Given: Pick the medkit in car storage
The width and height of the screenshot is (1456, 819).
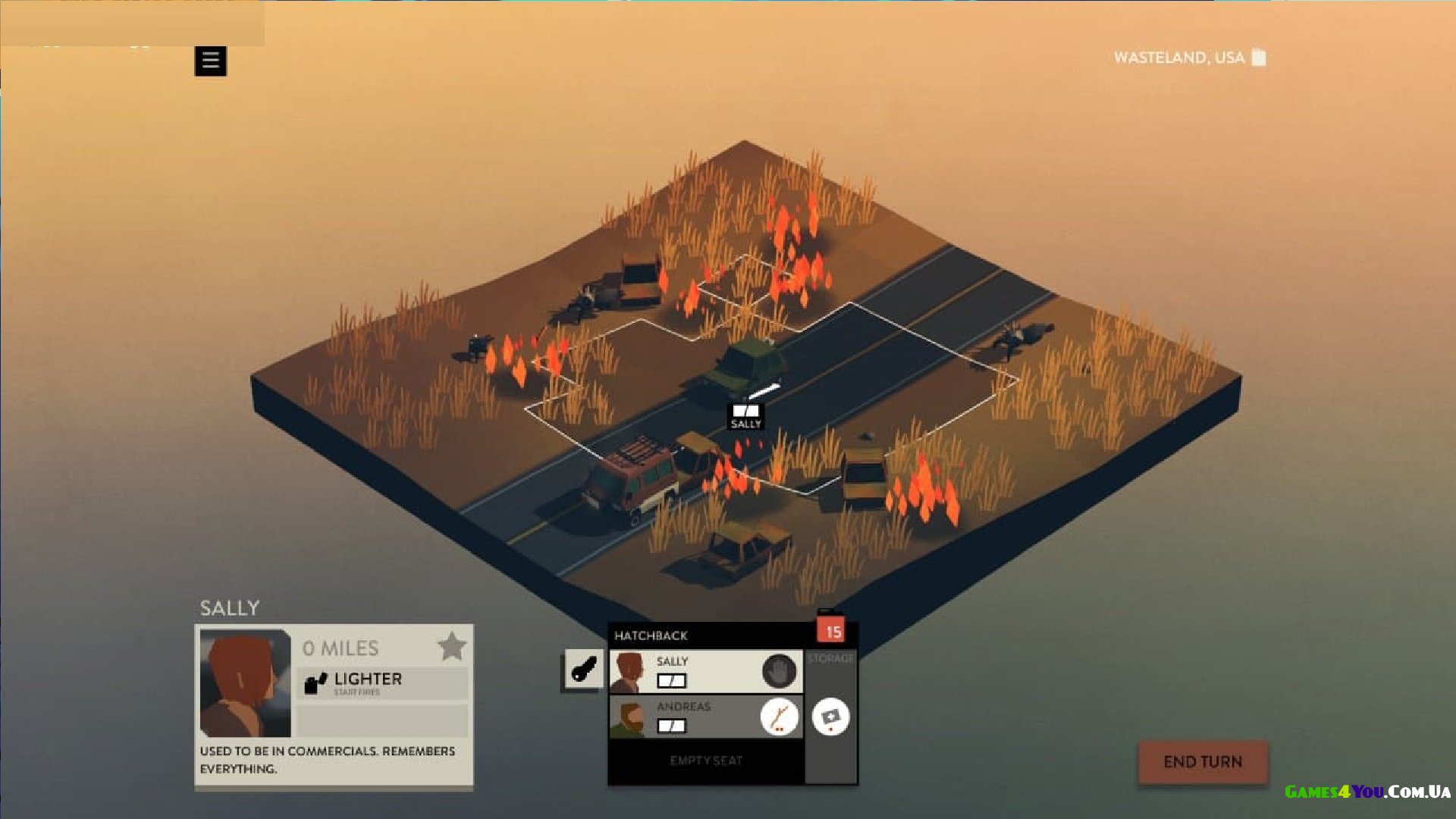Looking at the screenshot, I should coord(830,717).
